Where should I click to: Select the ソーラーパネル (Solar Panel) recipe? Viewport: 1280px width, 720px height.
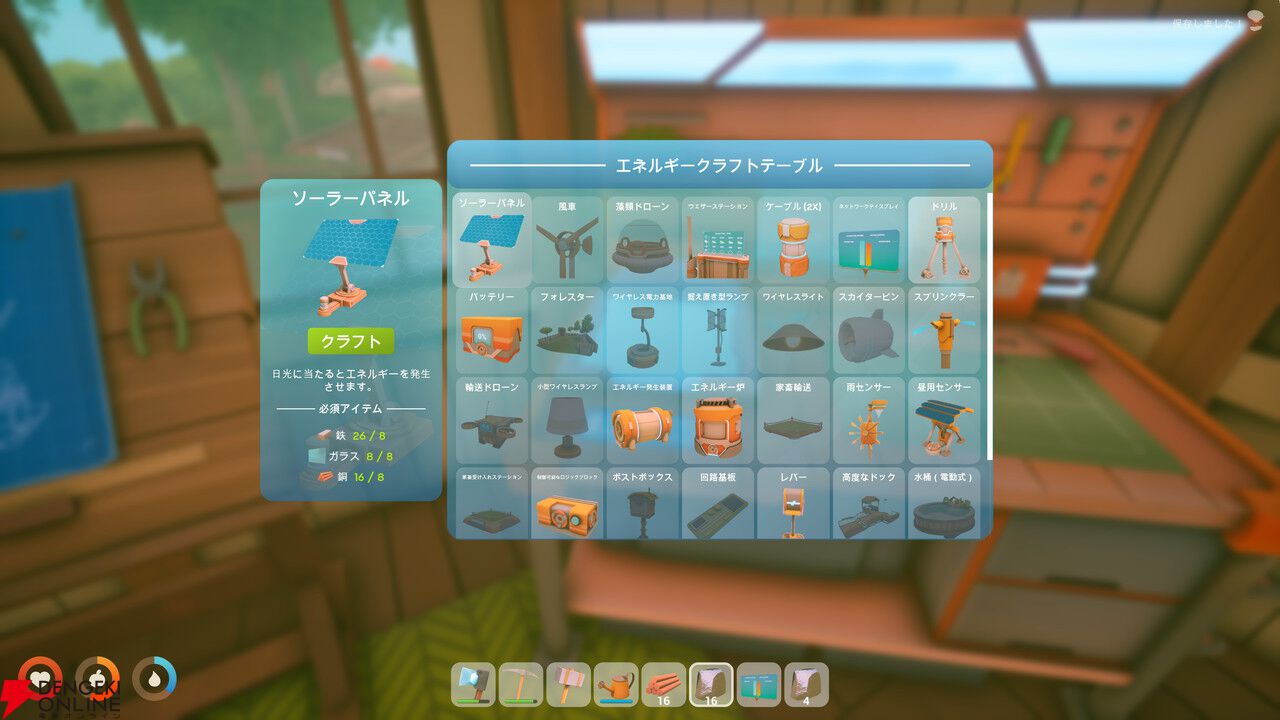pyautogui.click(x=490, y=240)
